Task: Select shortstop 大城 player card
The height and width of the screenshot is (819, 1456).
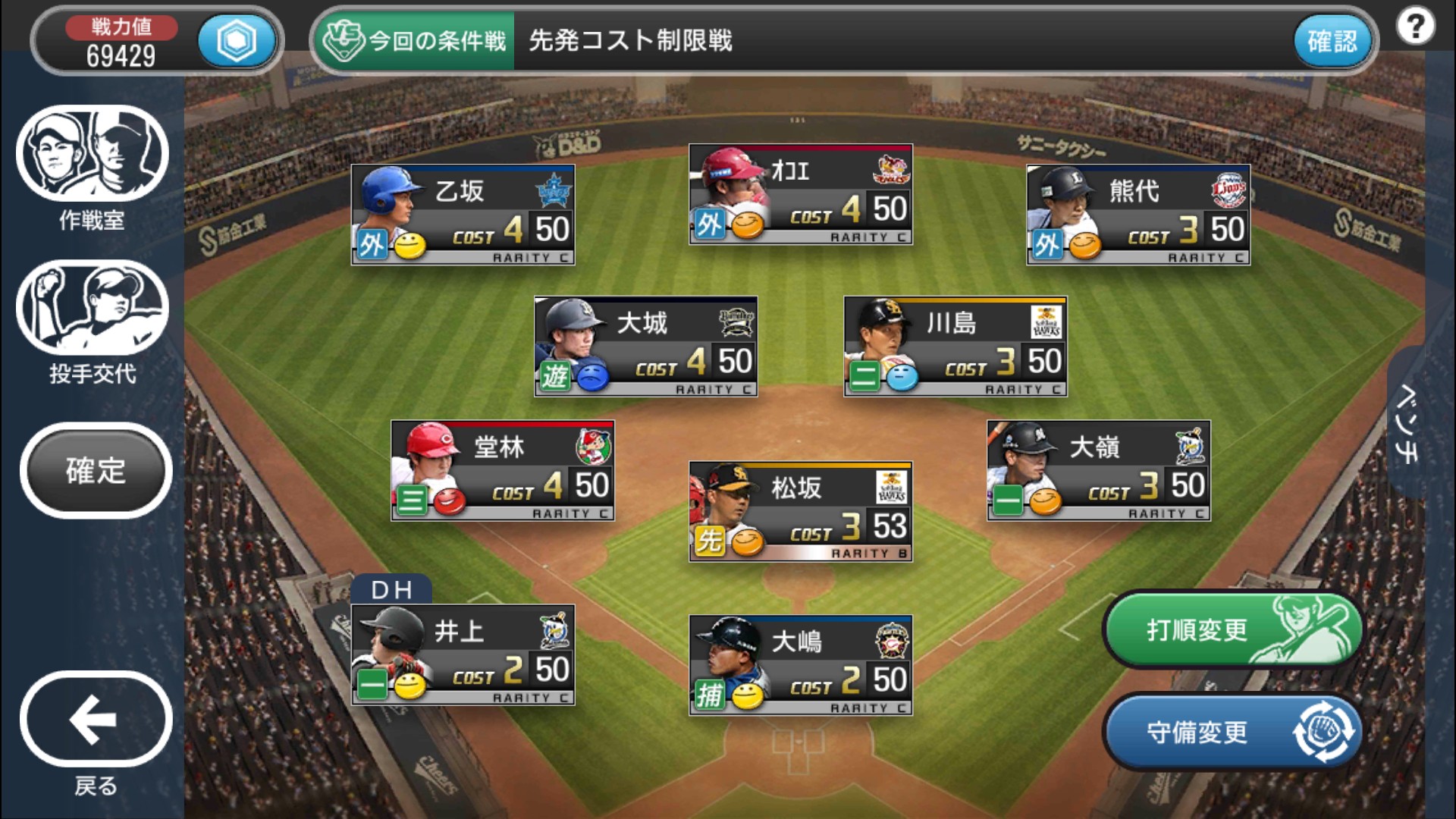Action: click(645, 346)
